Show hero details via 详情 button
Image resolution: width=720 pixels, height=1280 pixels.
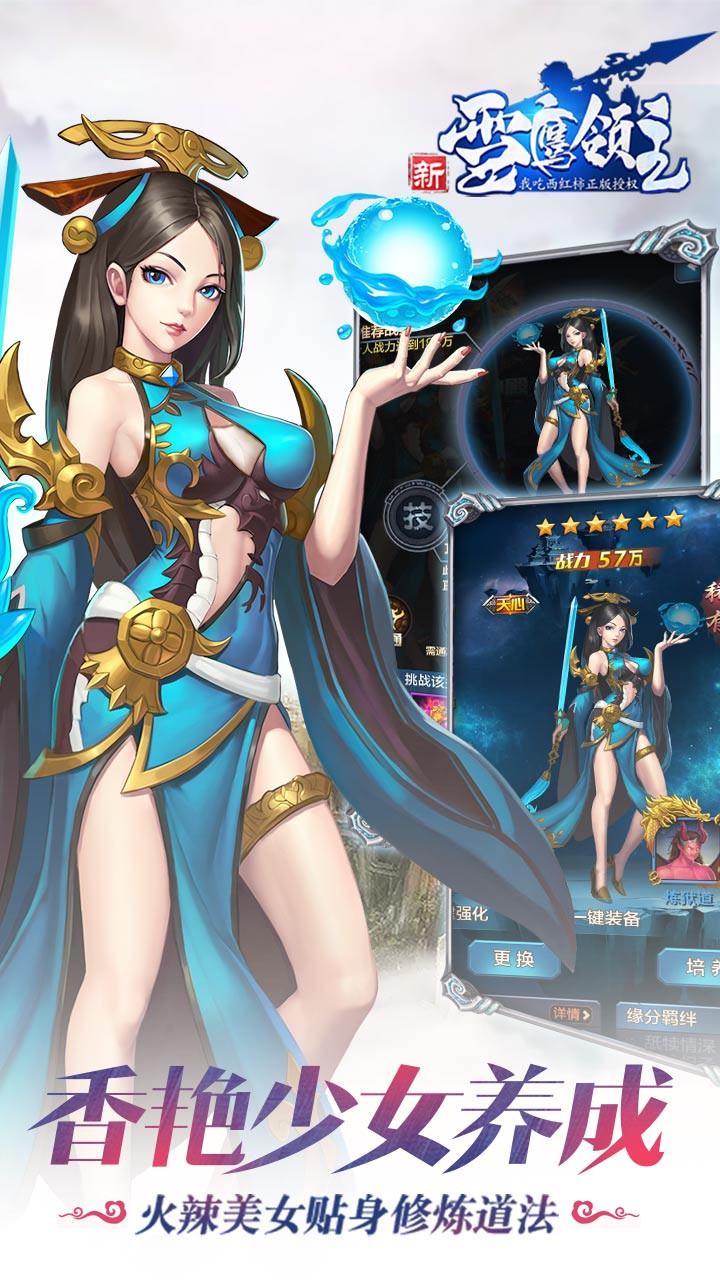[571, 1014]
